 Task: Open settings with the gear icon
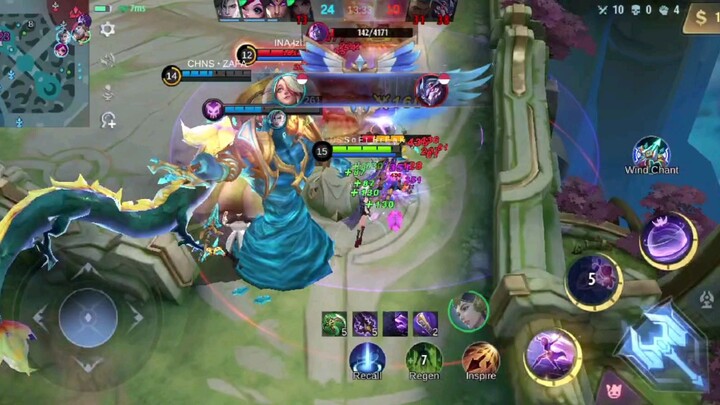coord(108,29)
